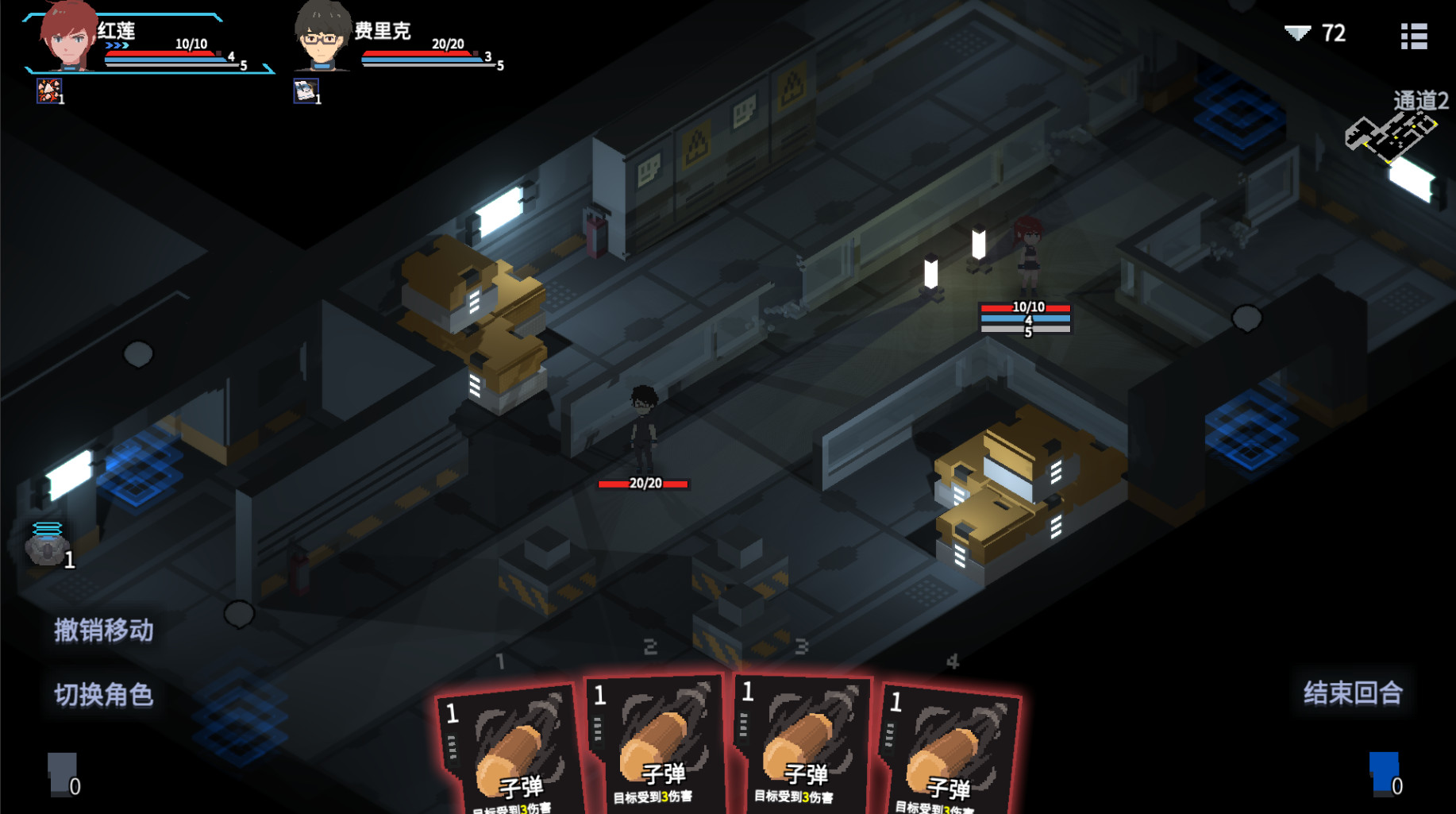Image resolution: width=1456 pixels, height=814 pixels.
Task: Click the status icon under 费里克's portrait
Action: point(306,91)
